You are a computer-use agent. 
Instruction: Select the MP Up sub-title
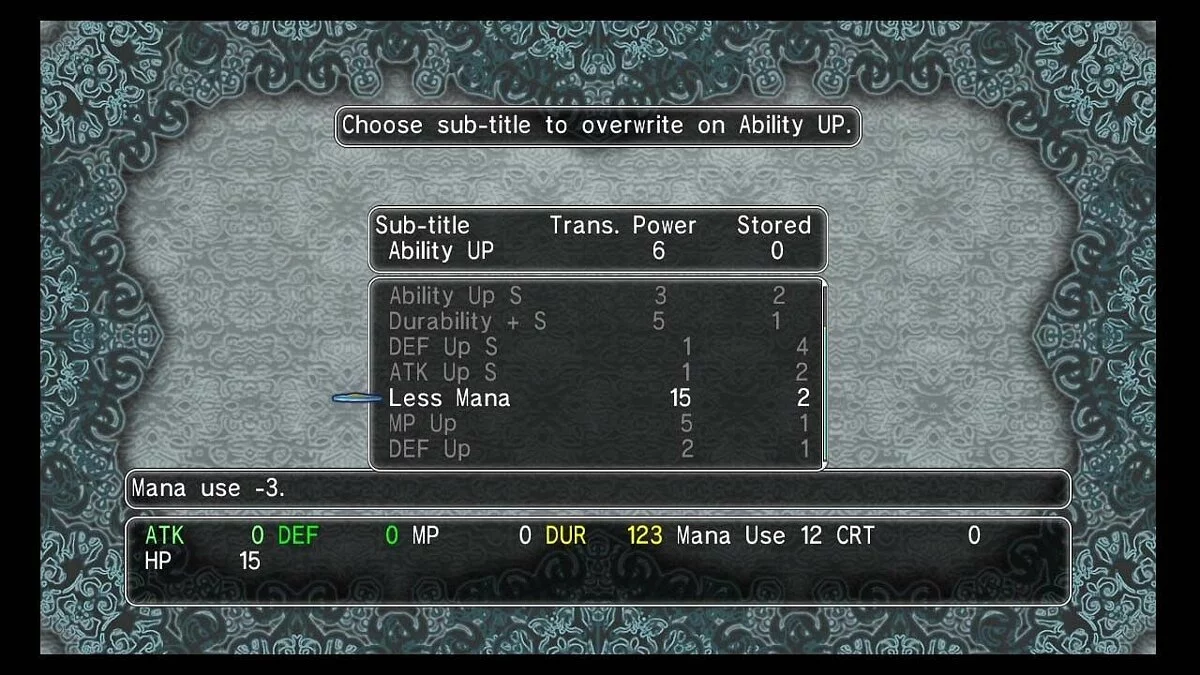coord(422,424)
